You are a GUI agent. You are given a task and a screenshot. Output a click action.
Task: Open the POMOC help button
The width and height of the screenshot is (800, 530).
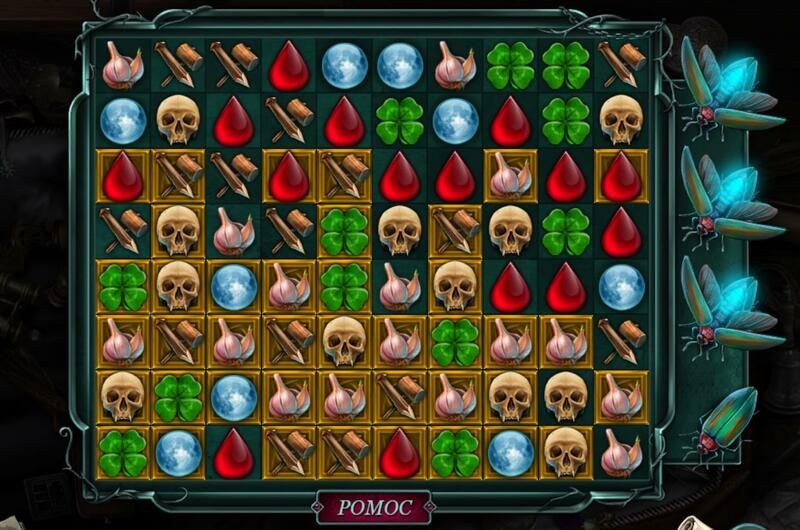pos(373,507)
